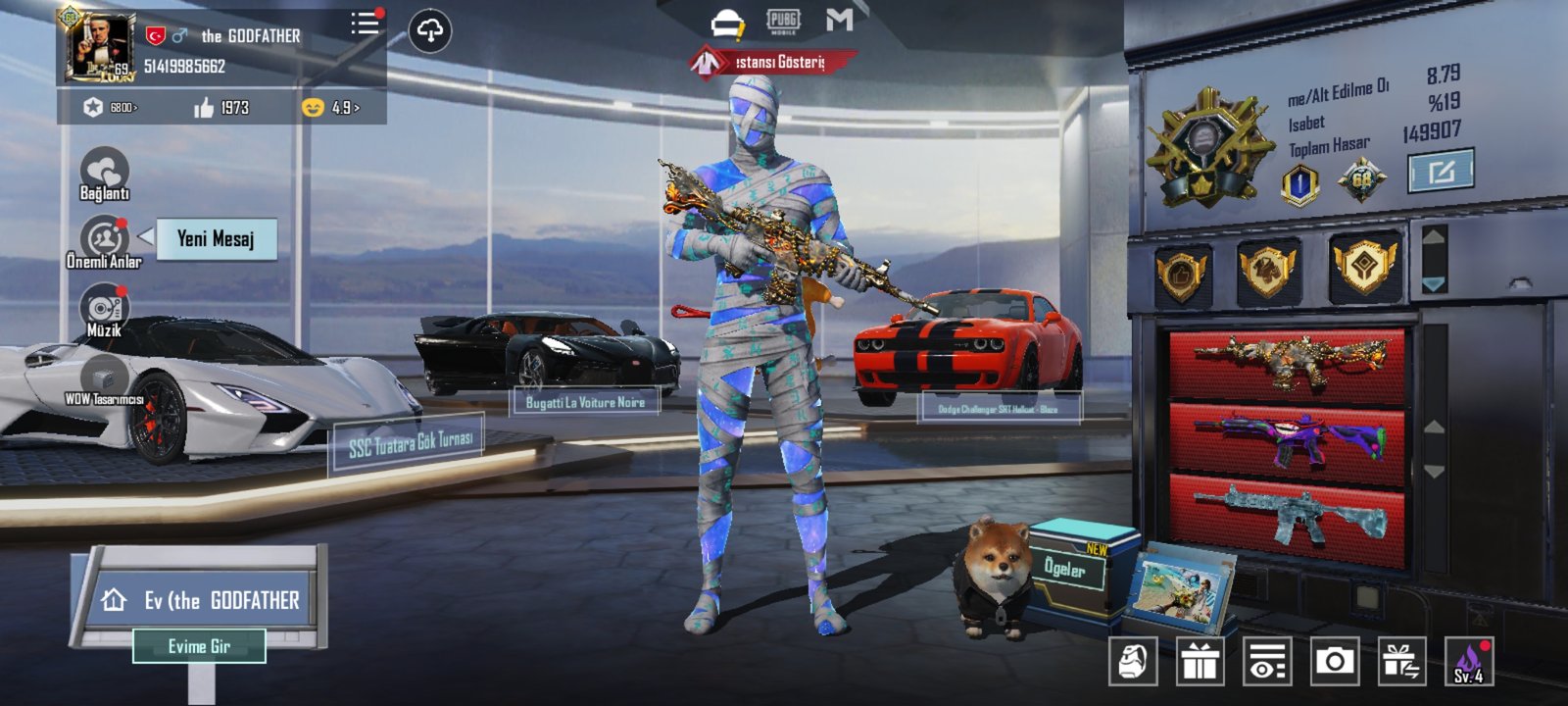Open the list menu beside player name
Viewport: 1568px width, 706px height.
[366, 24]
